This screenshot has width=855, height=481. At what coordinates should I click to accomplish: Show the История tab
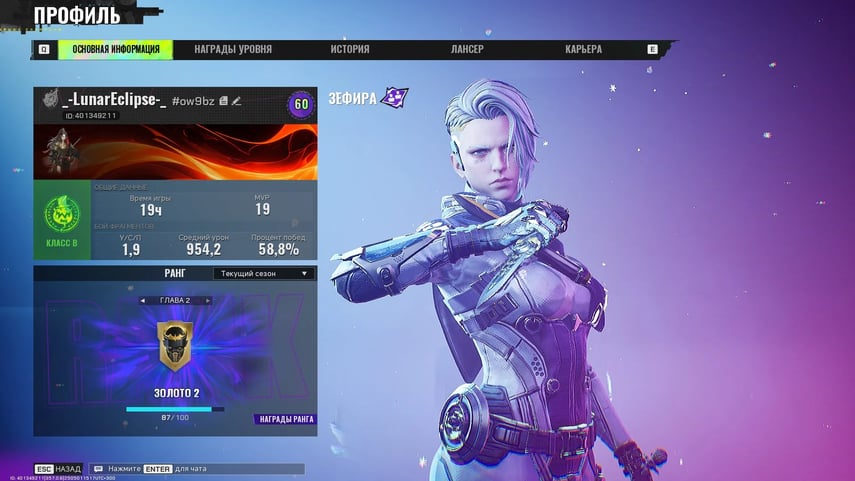pyautogui.click(x=350, y=49)
